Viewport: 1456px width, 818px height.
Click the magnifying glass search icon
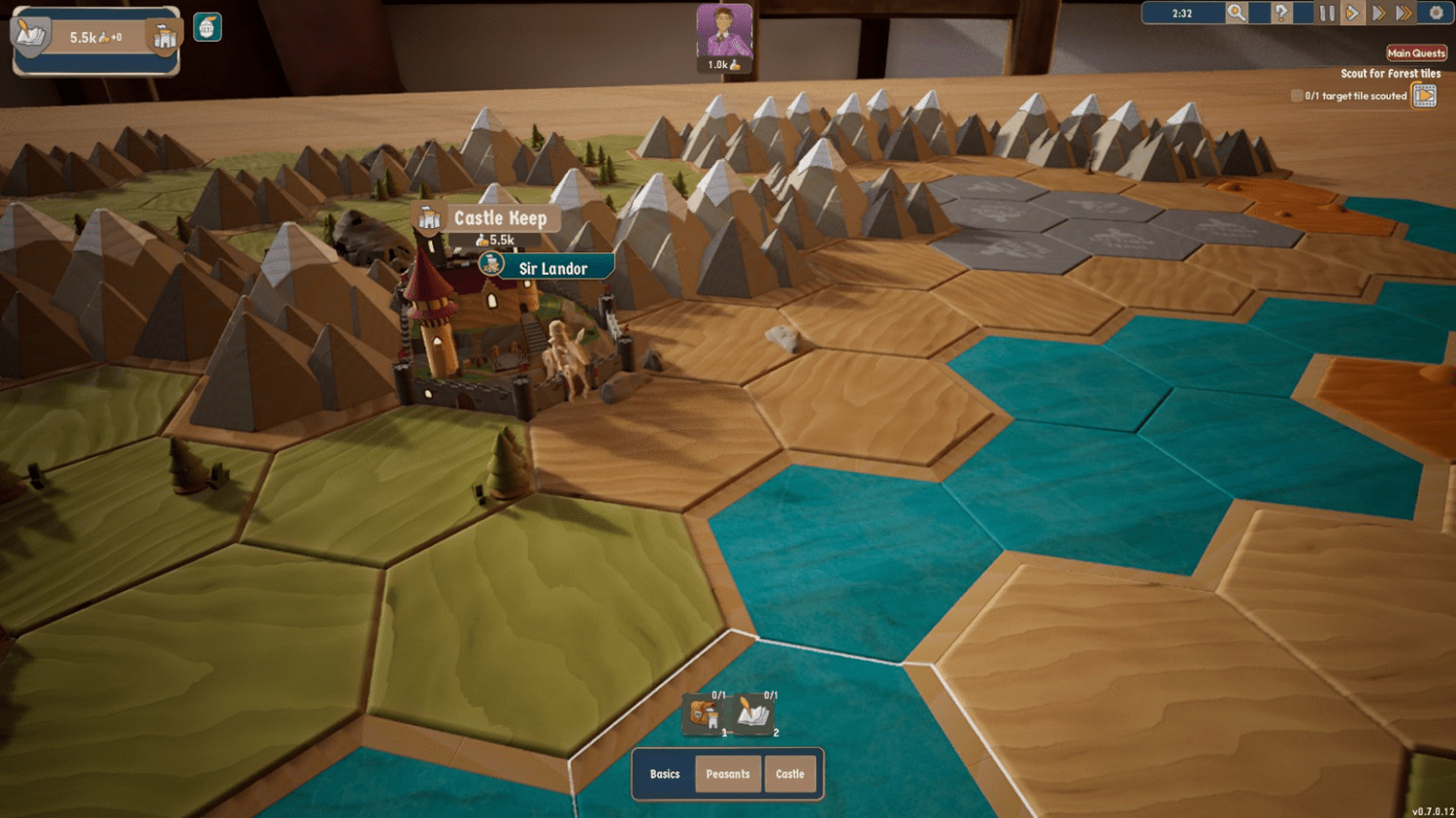[x=1236, y=13]
